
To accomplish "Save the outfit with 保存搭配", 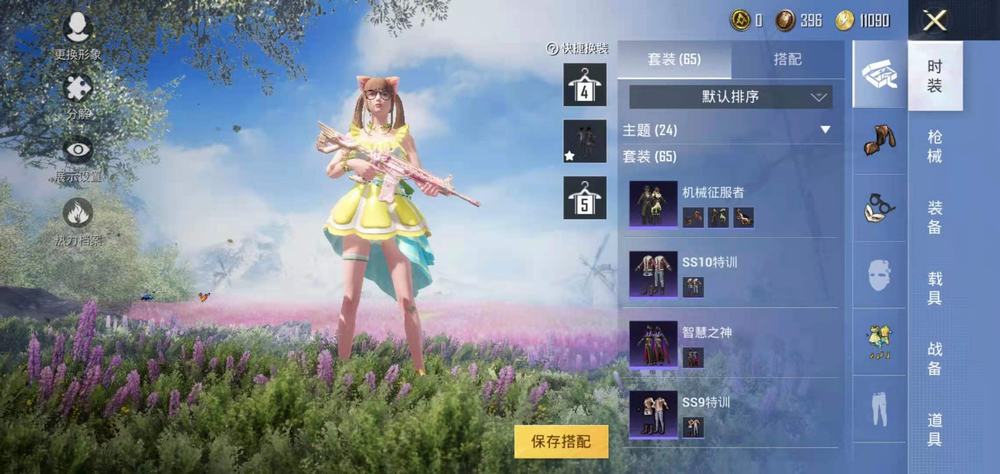I will (x=561, y=441).
